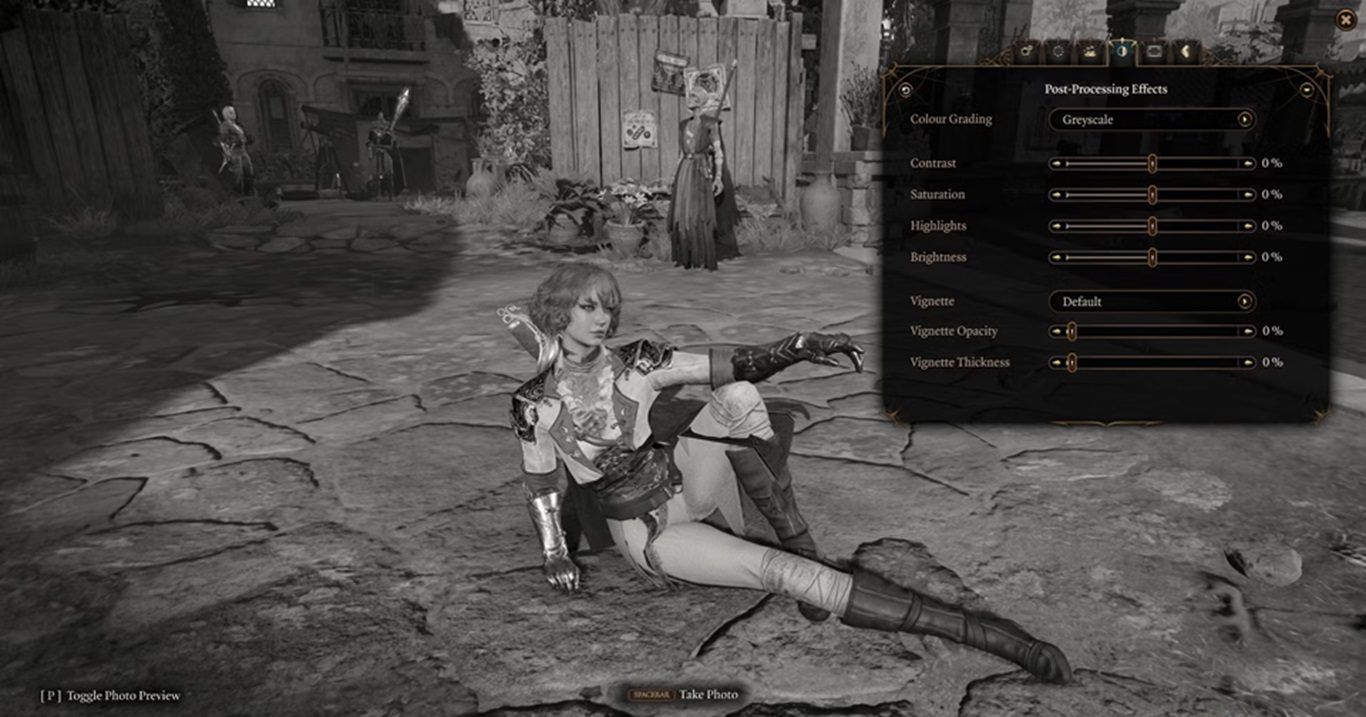Click the Vignette Thickness slider handle

pos(1071,362)
